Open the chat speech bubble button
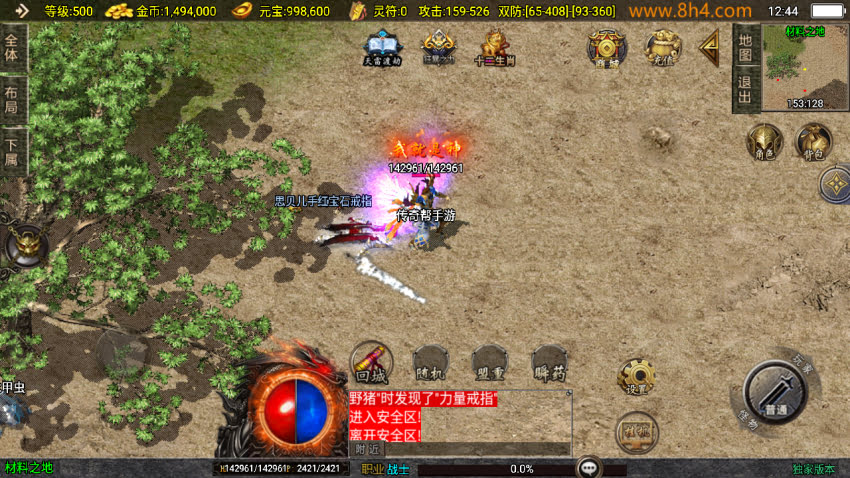The image size is (850, 478). [x=589, y=467]
